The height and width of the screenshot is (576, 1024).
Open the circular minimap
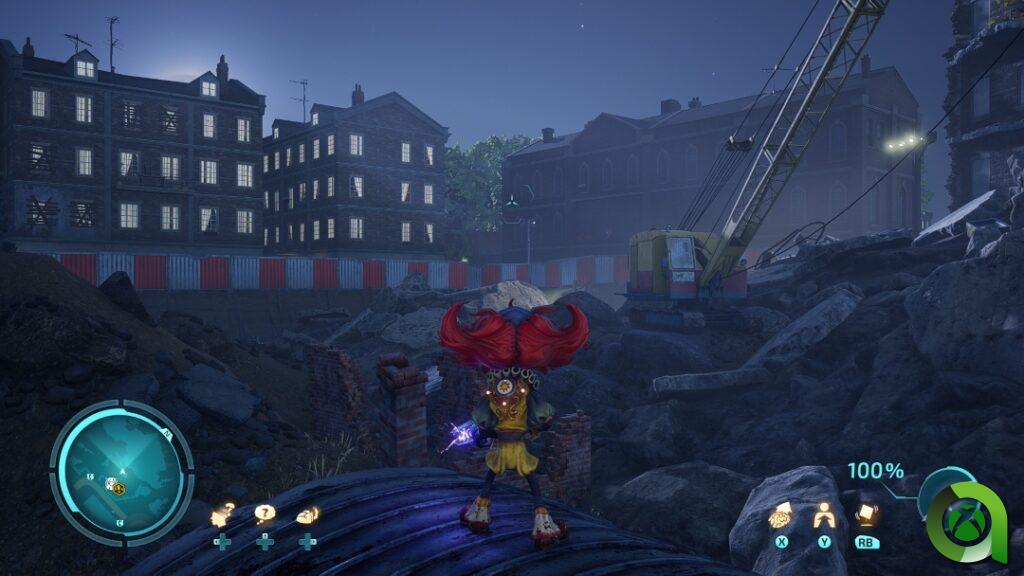click(121, 472)
